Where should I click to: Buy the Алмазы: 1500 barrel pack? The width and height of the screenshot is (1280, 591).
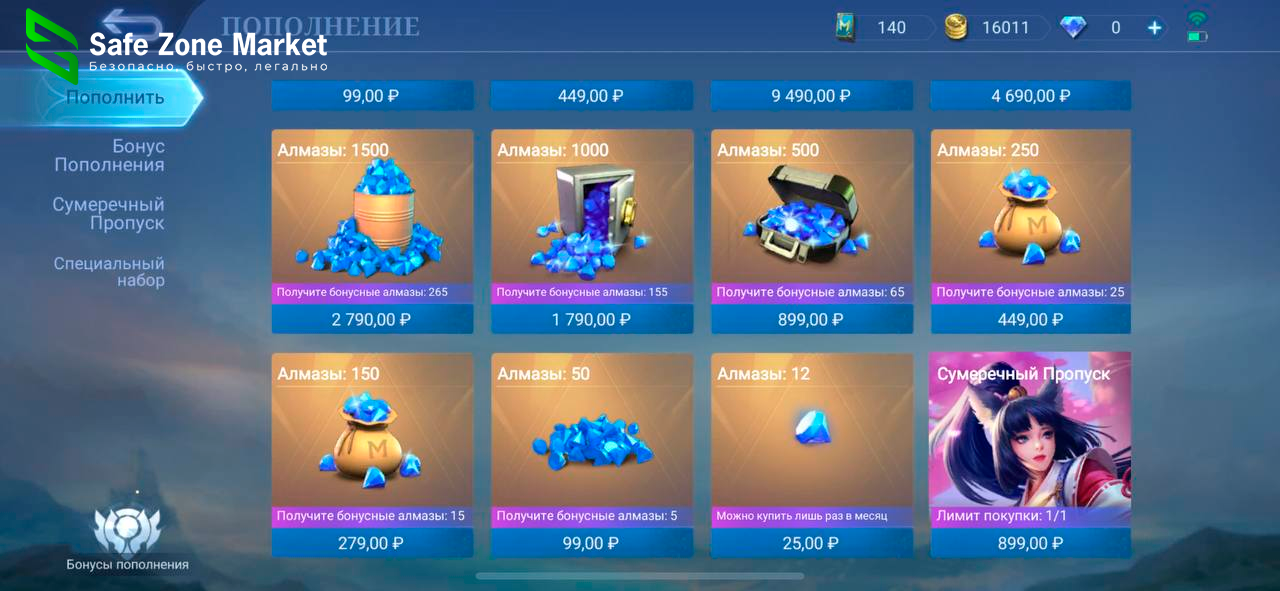tap(372, 216)
